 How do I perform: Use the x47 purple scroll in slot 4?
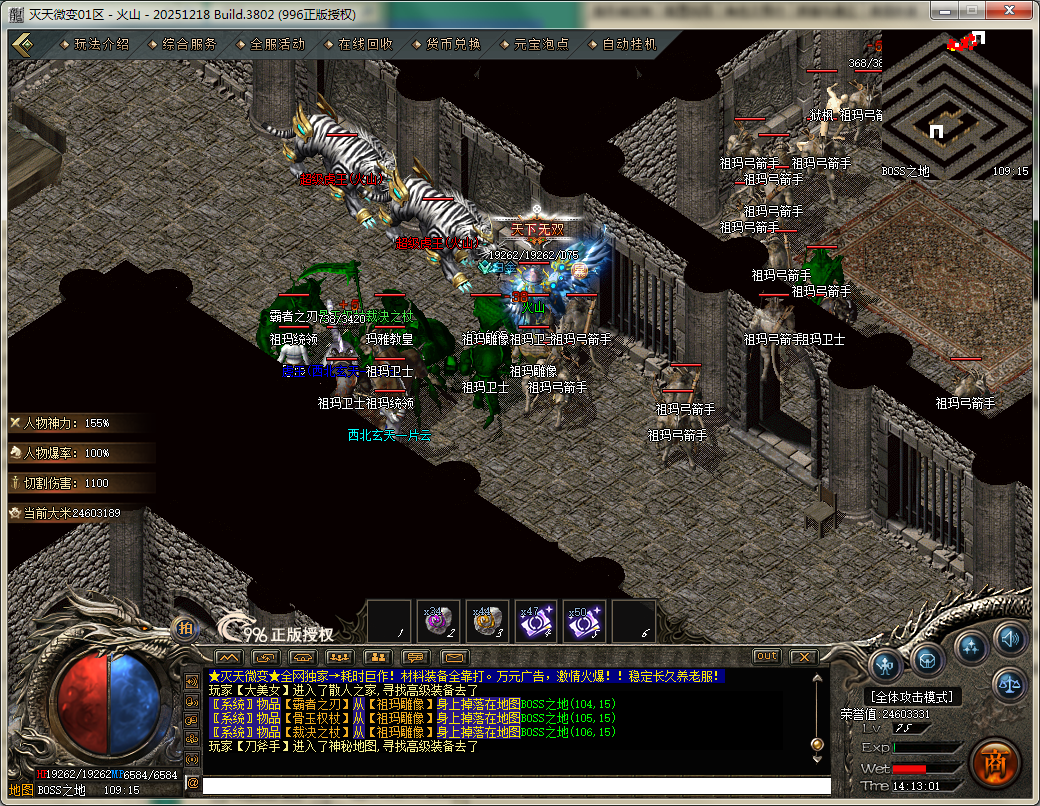pyautogui.click(x=536, y=622)
